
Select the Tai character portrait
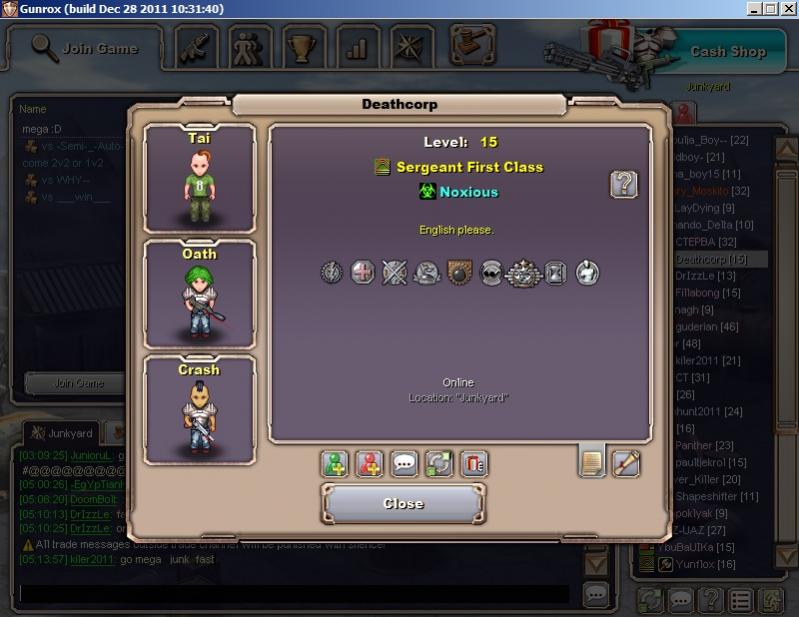[x=200, y=178]
